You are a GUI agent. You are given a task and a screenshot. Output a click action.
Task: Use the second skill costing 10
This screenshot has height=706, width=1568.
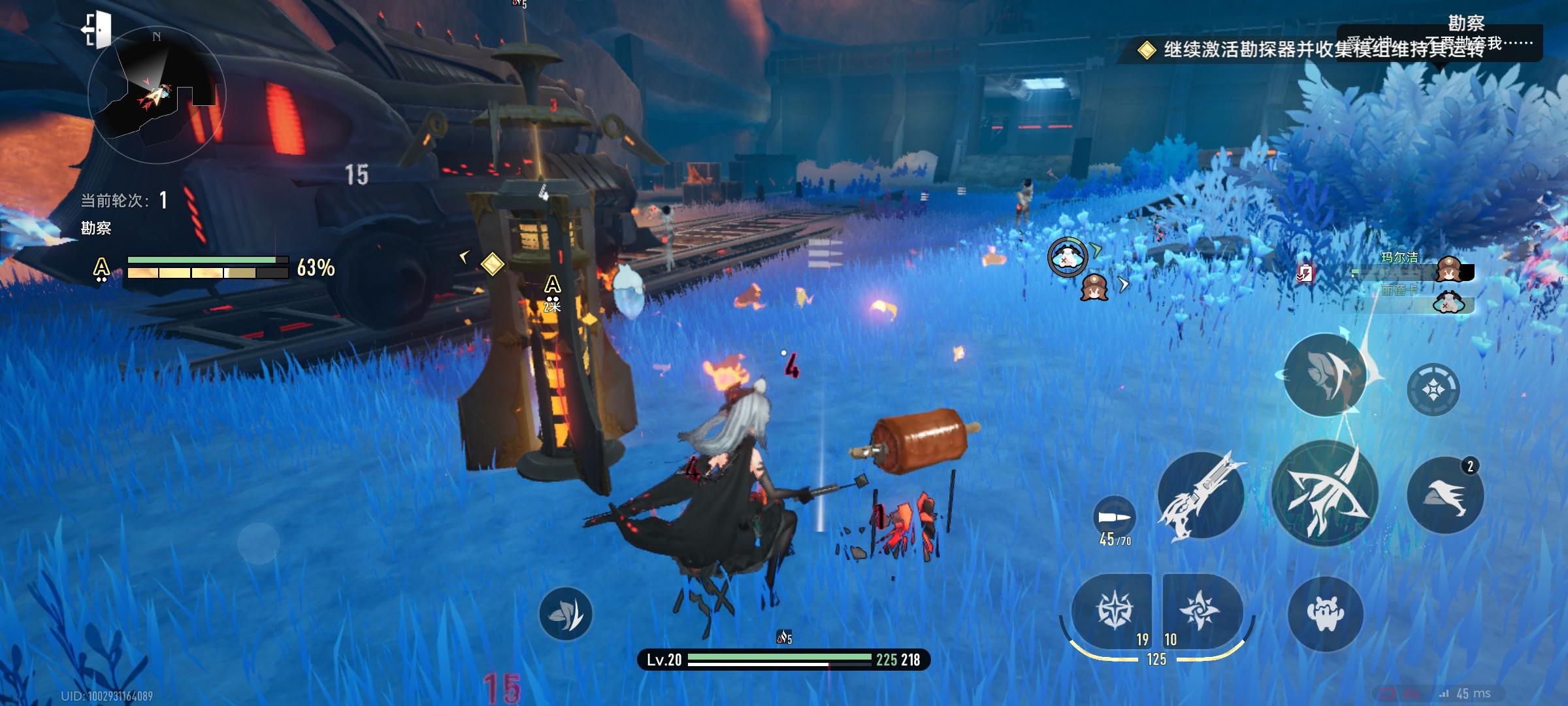pos(1201,611)
